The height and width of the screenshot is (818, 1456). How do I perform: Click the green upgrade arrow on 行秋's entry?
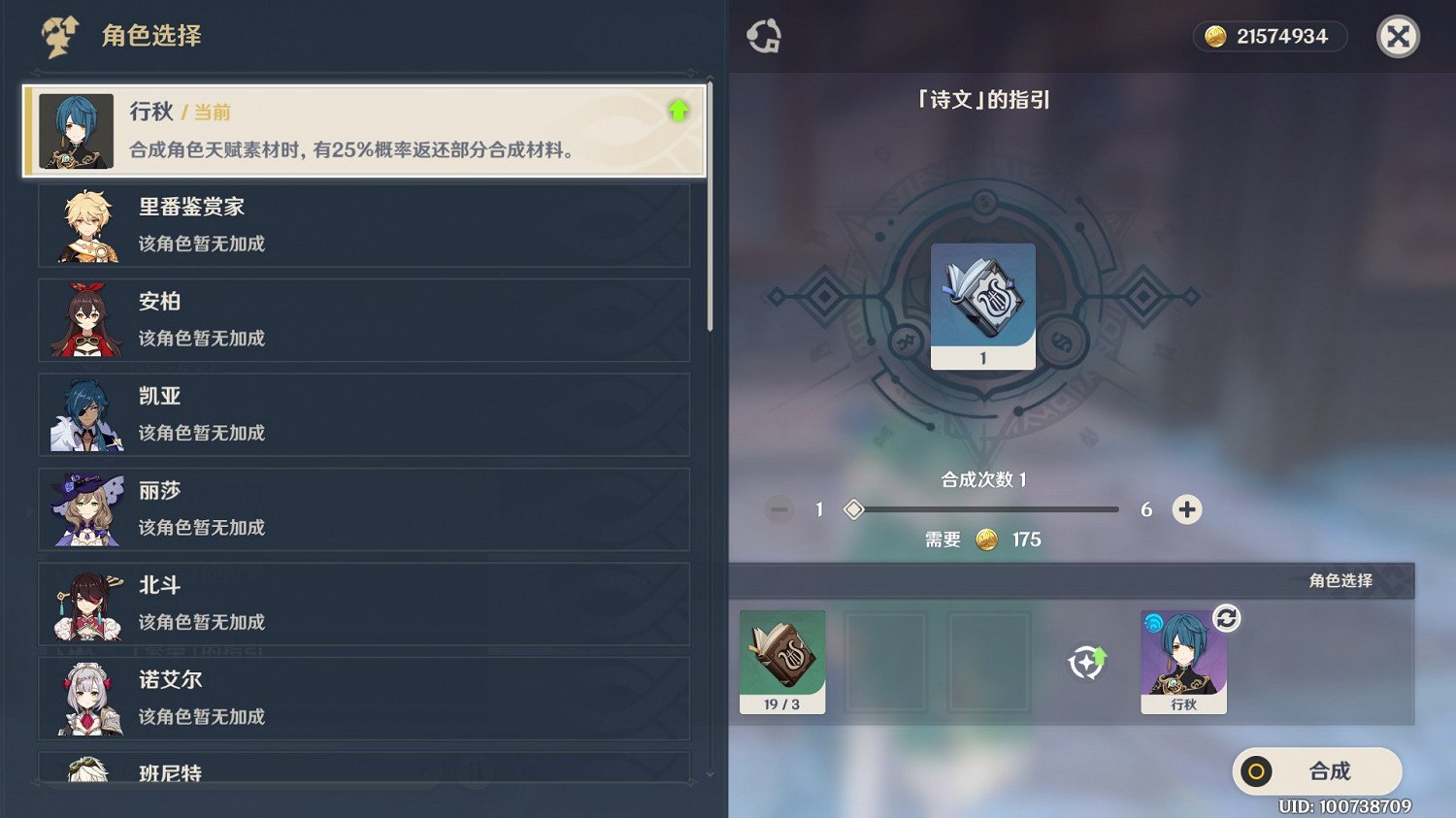[x=679, y=112]
